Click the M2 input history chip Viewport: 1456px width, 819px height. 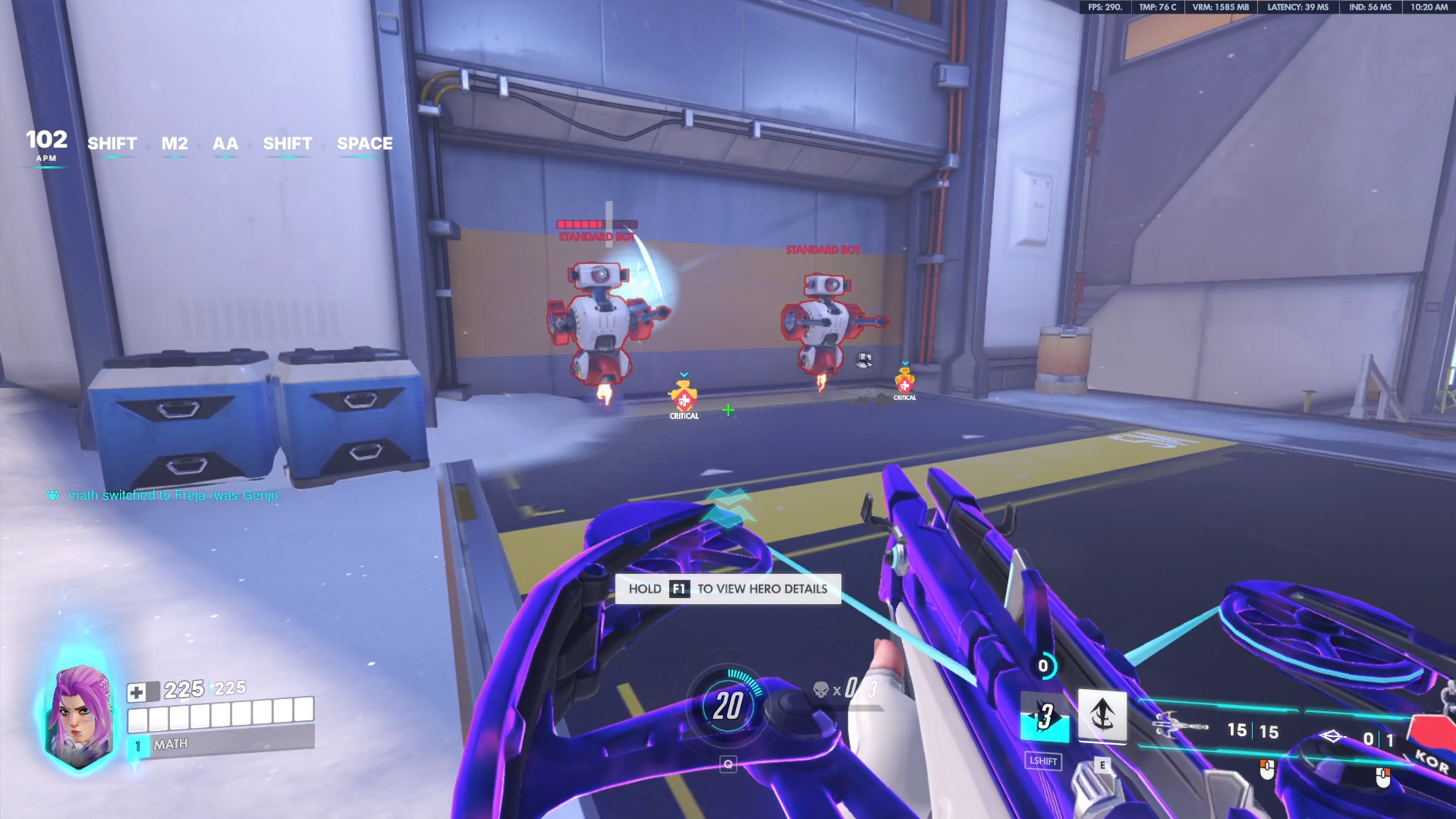[175, 143]
